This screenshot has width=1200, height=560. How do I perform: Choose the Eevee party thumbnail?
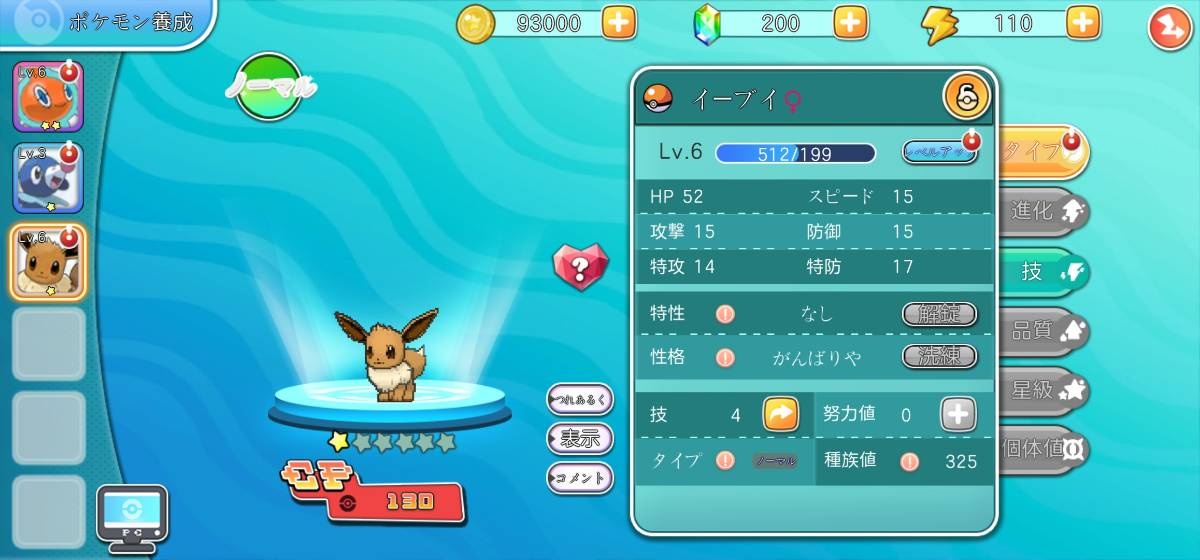pyautogui.click(x=48, y=261)
